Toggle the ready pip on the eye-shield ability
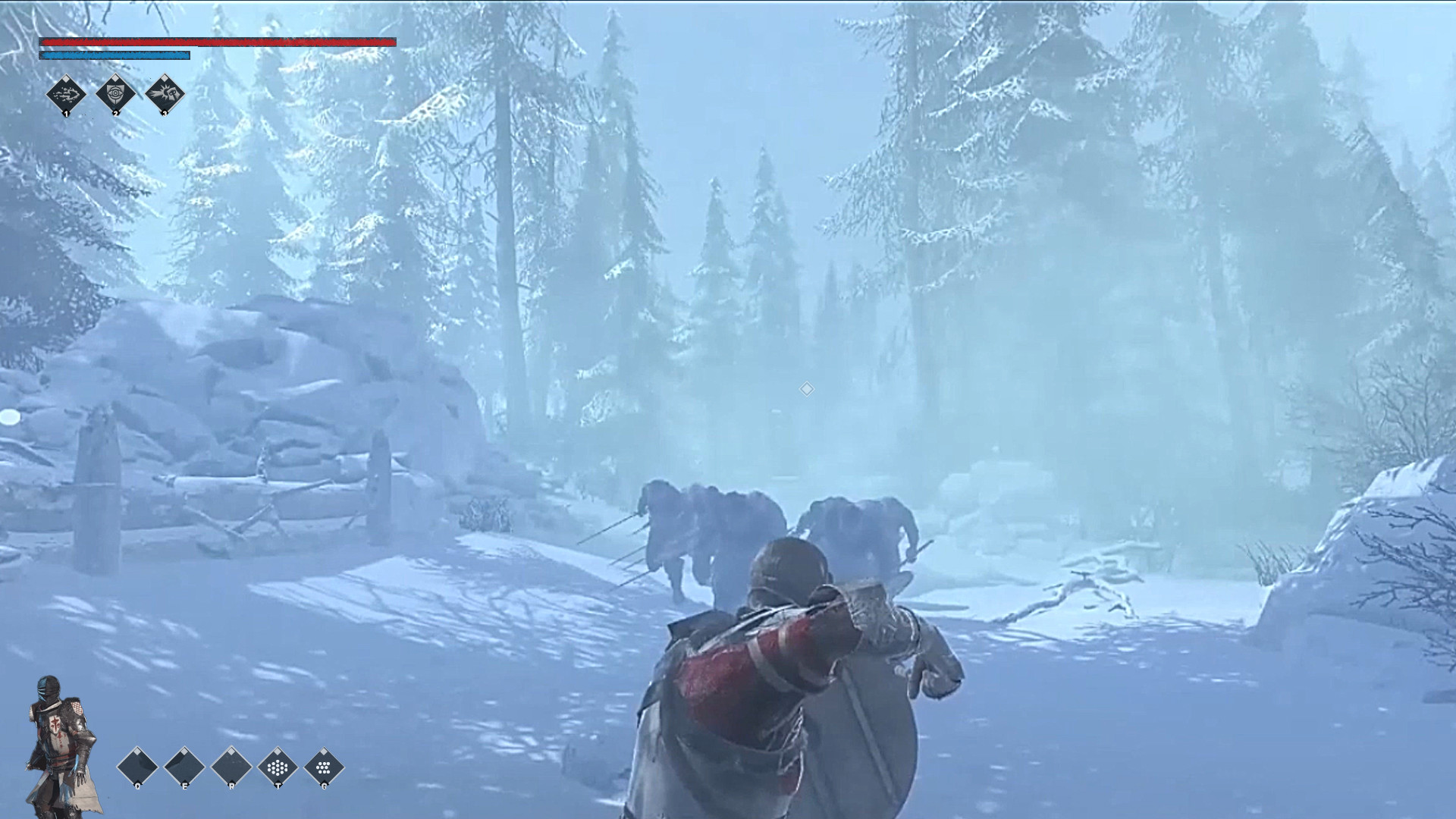Image resolution: width=1456 pixels, height=819 pixels. point(115,78)
